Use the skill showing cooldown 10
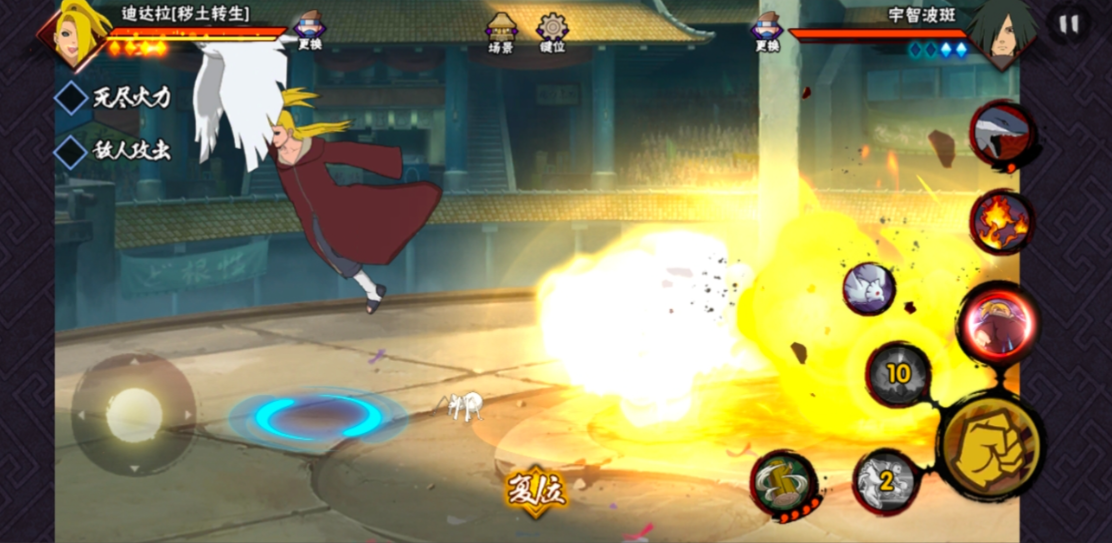The height and width of the screenshot is (543, 1112). (x=898, y=374)
